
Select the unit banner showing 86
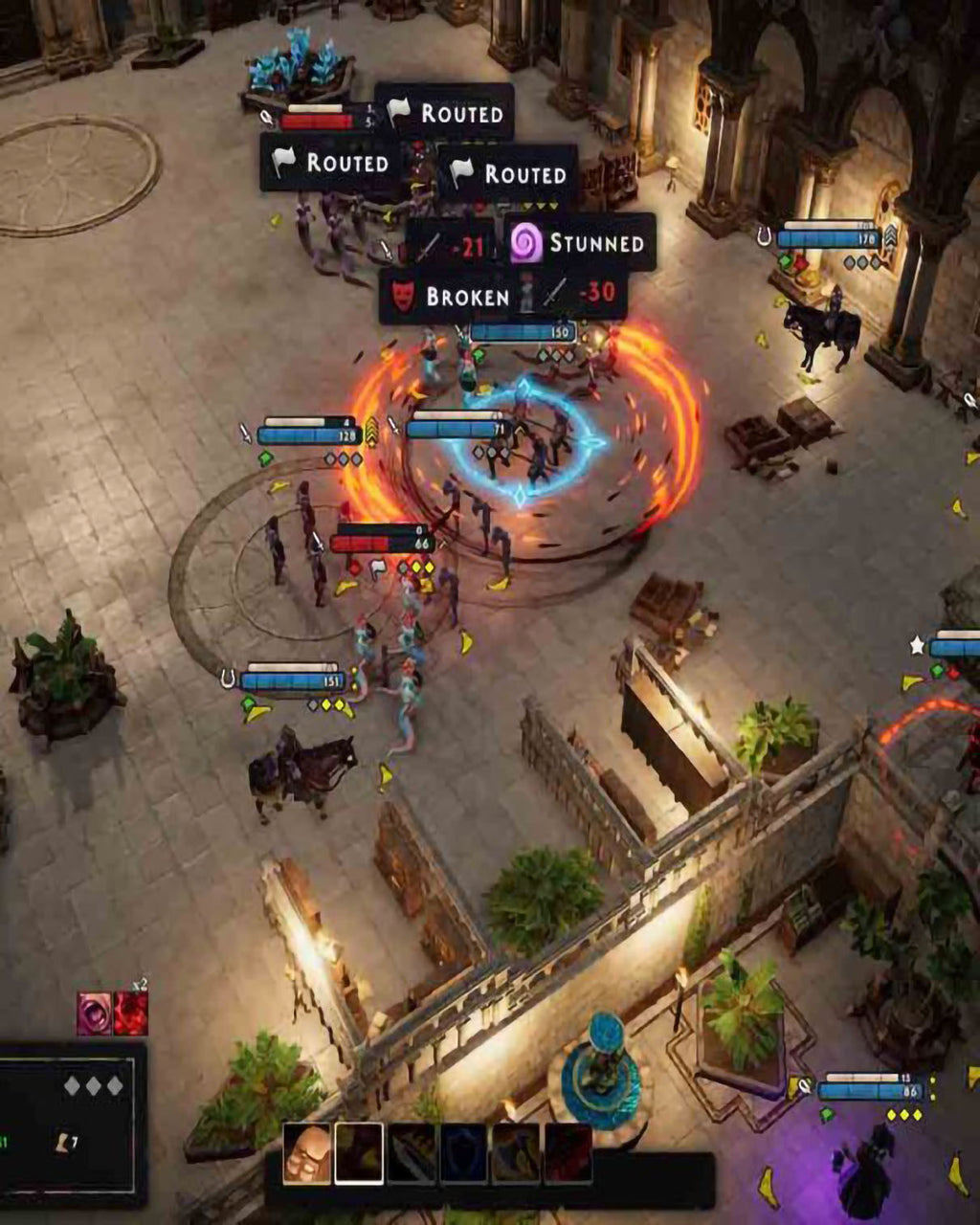(870, 1090)
